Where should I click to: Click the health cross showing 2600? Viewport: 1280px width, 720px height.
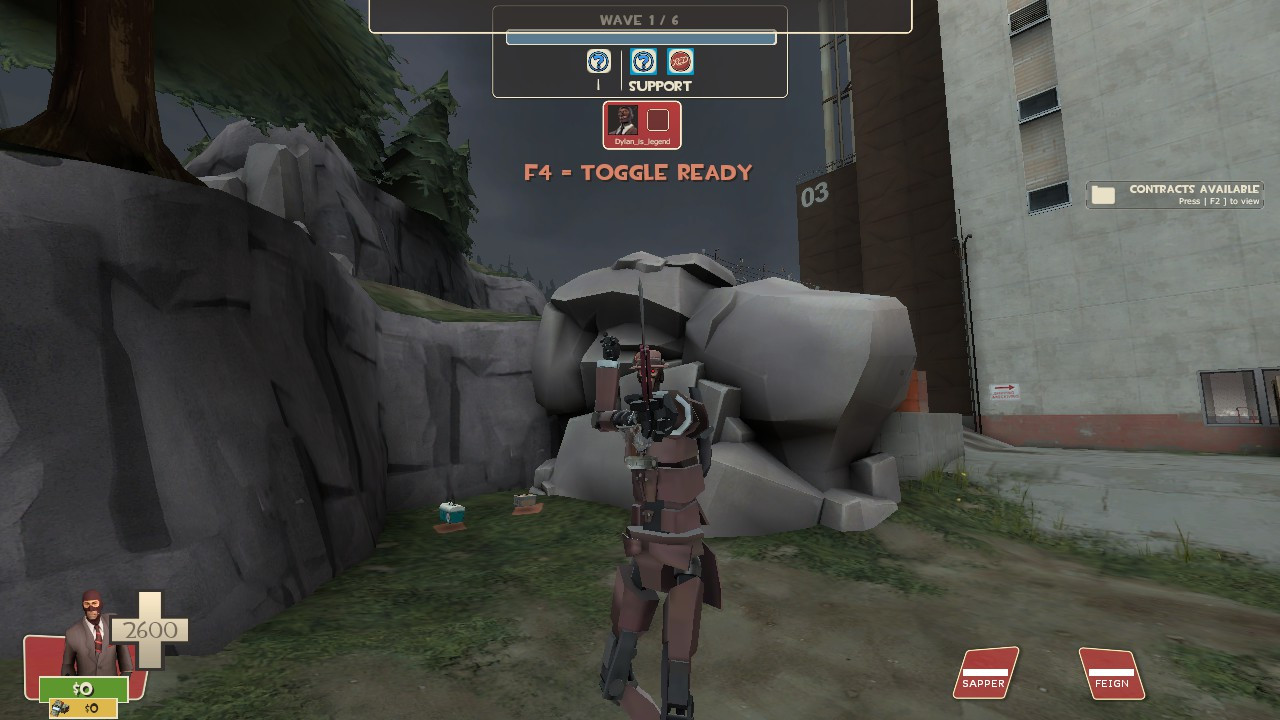152,630
